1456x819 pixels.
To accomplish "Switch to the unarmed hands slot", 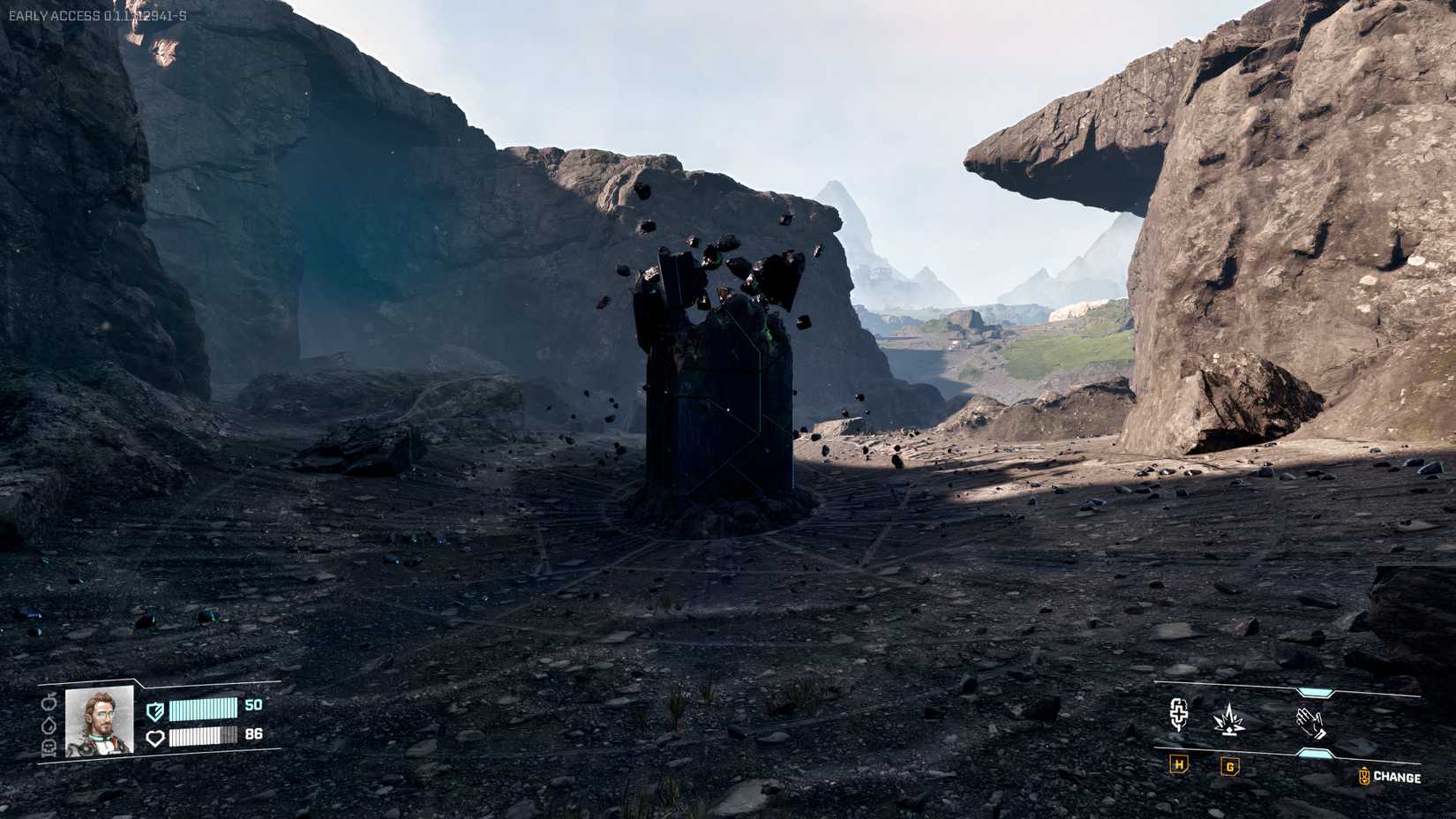I will (1310, 724).
